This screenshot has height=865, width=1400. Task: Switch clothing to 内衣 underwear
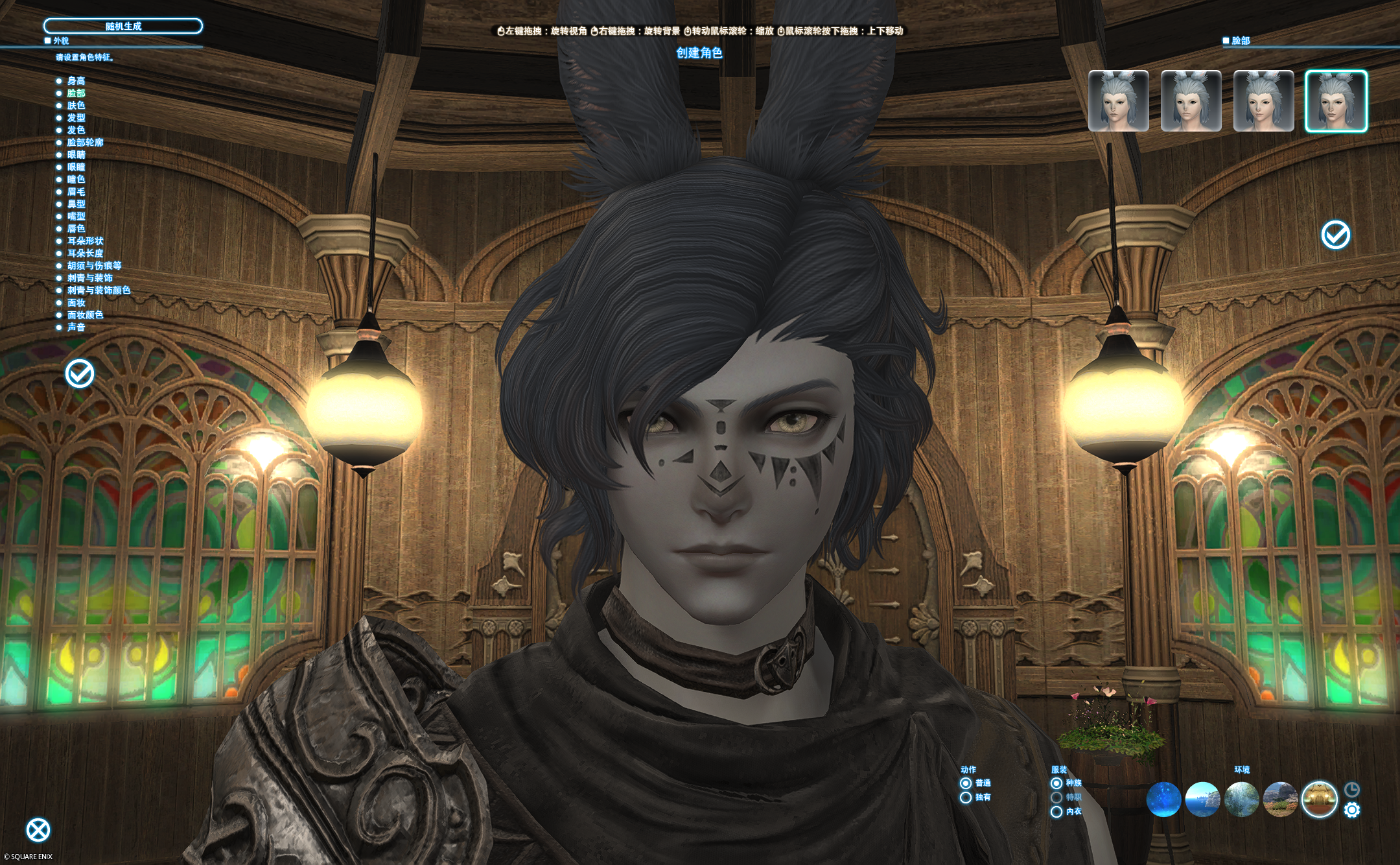tap(1056, 812)
